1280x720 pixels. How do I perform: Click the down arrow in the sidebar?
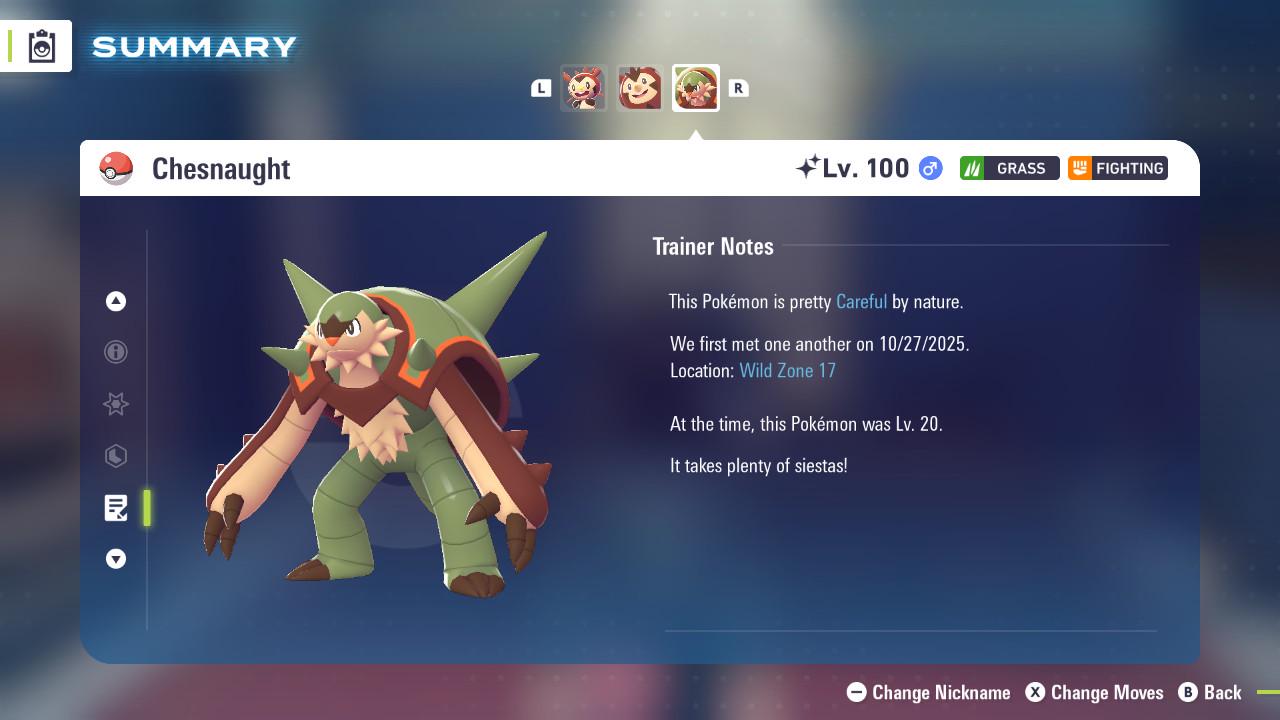point(116,559)
